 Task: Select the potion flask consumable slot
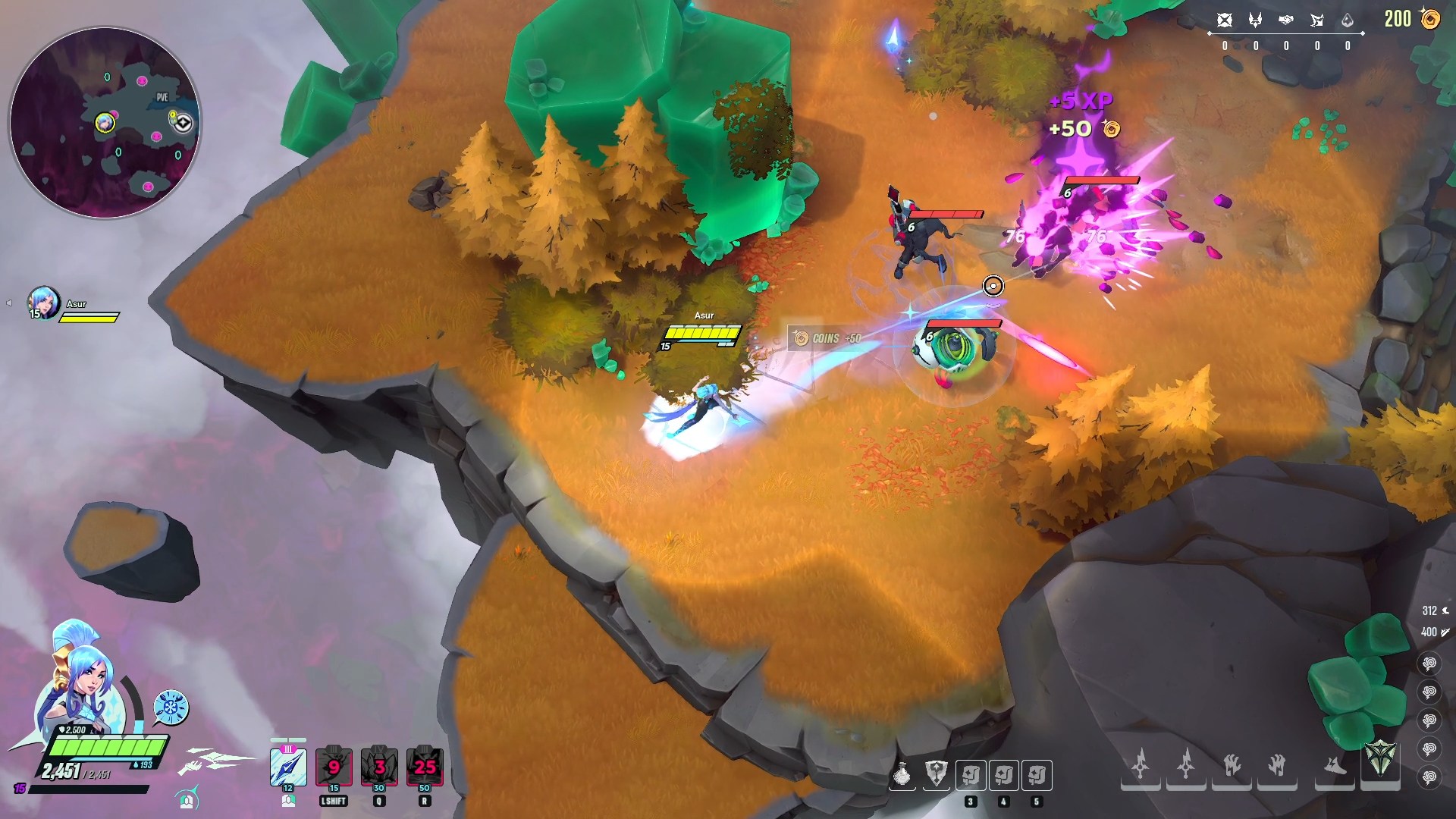tap(902, 775)
